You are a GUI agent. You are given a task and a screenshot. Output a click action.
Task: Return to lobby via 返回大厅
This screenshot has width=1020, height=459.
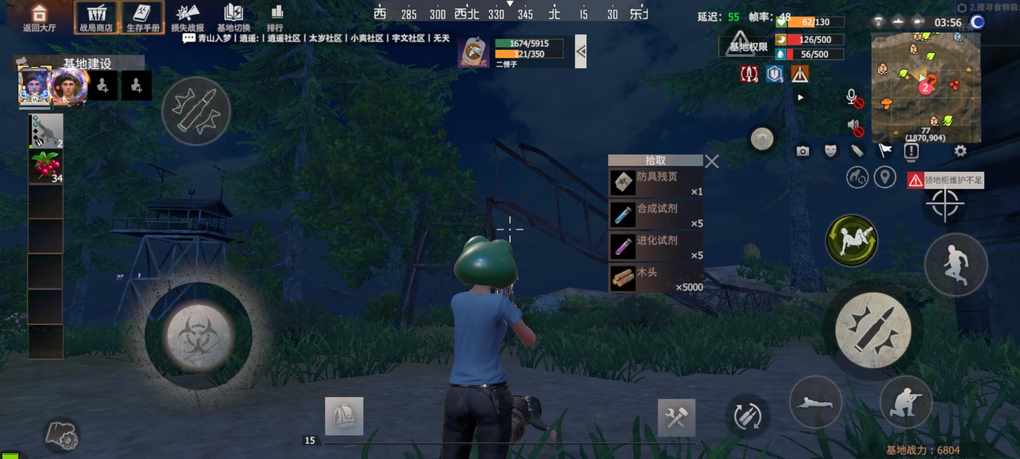coord(40,17)
